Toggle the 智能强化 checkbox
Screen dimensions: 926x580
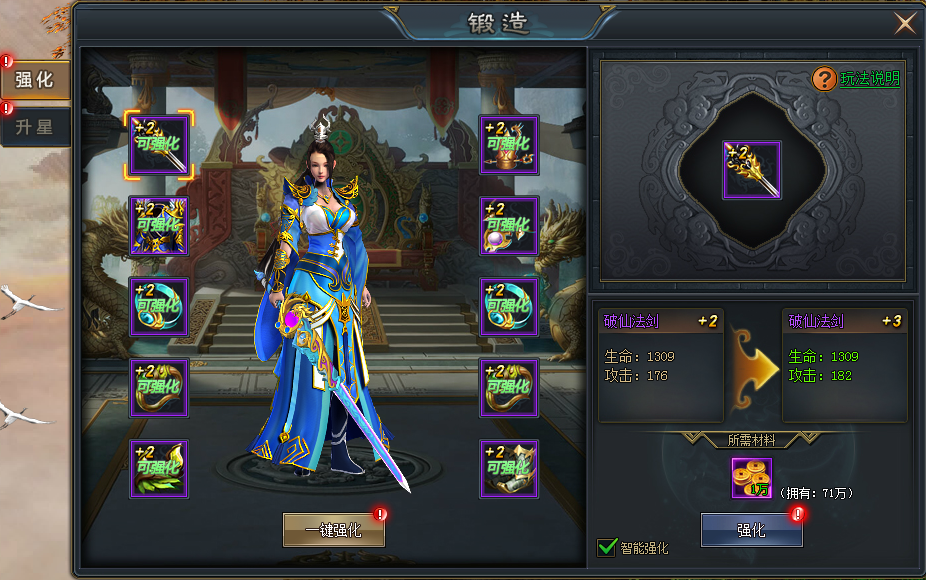(x=606, y=547)
